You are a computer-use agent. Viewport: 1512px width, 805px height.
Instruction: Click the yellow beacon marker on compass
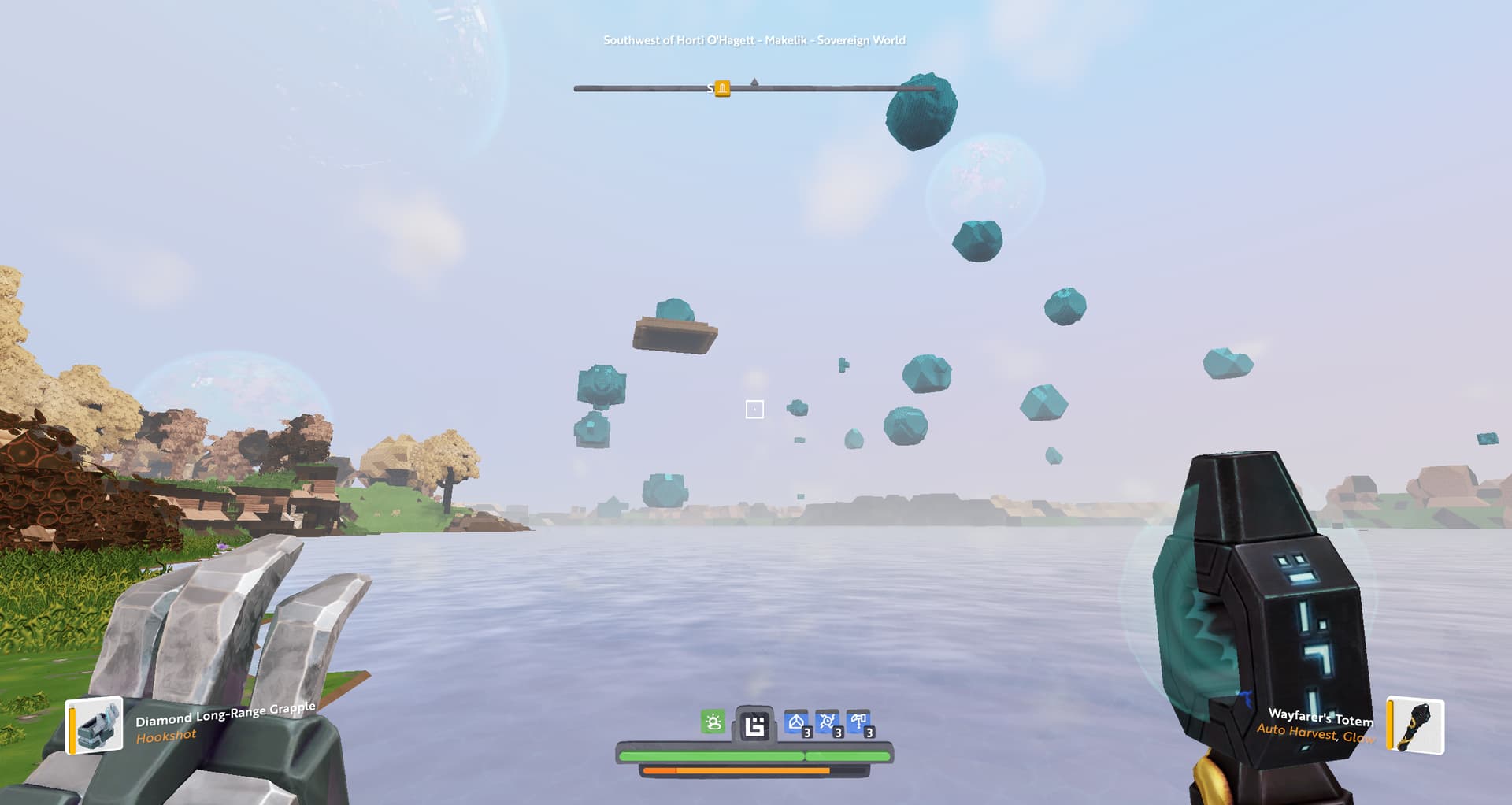pyautogui.click(x=722, y=88)
